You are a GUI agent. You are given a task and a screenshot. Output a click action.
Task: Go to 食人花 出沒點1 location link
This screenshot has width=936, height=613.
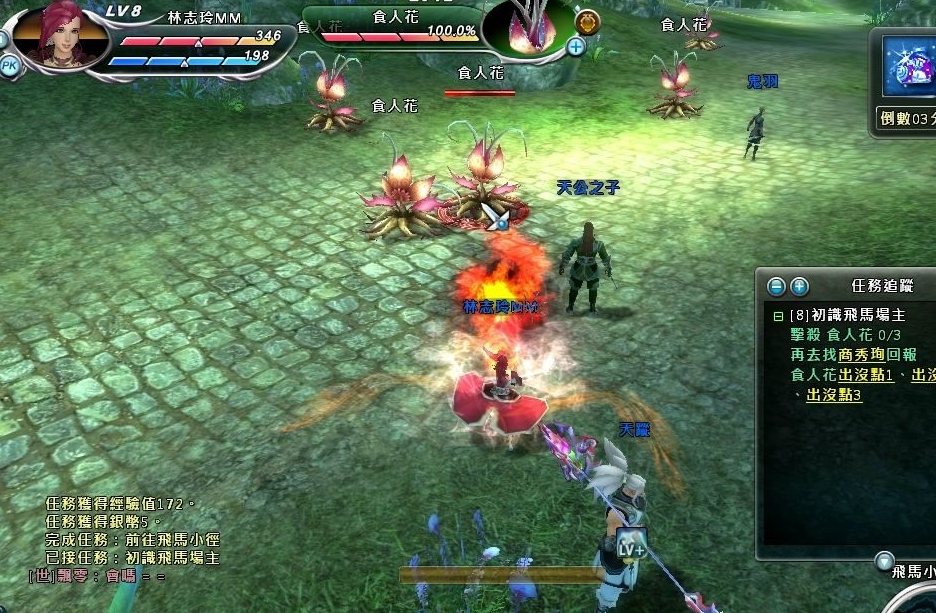pos(867,375)
